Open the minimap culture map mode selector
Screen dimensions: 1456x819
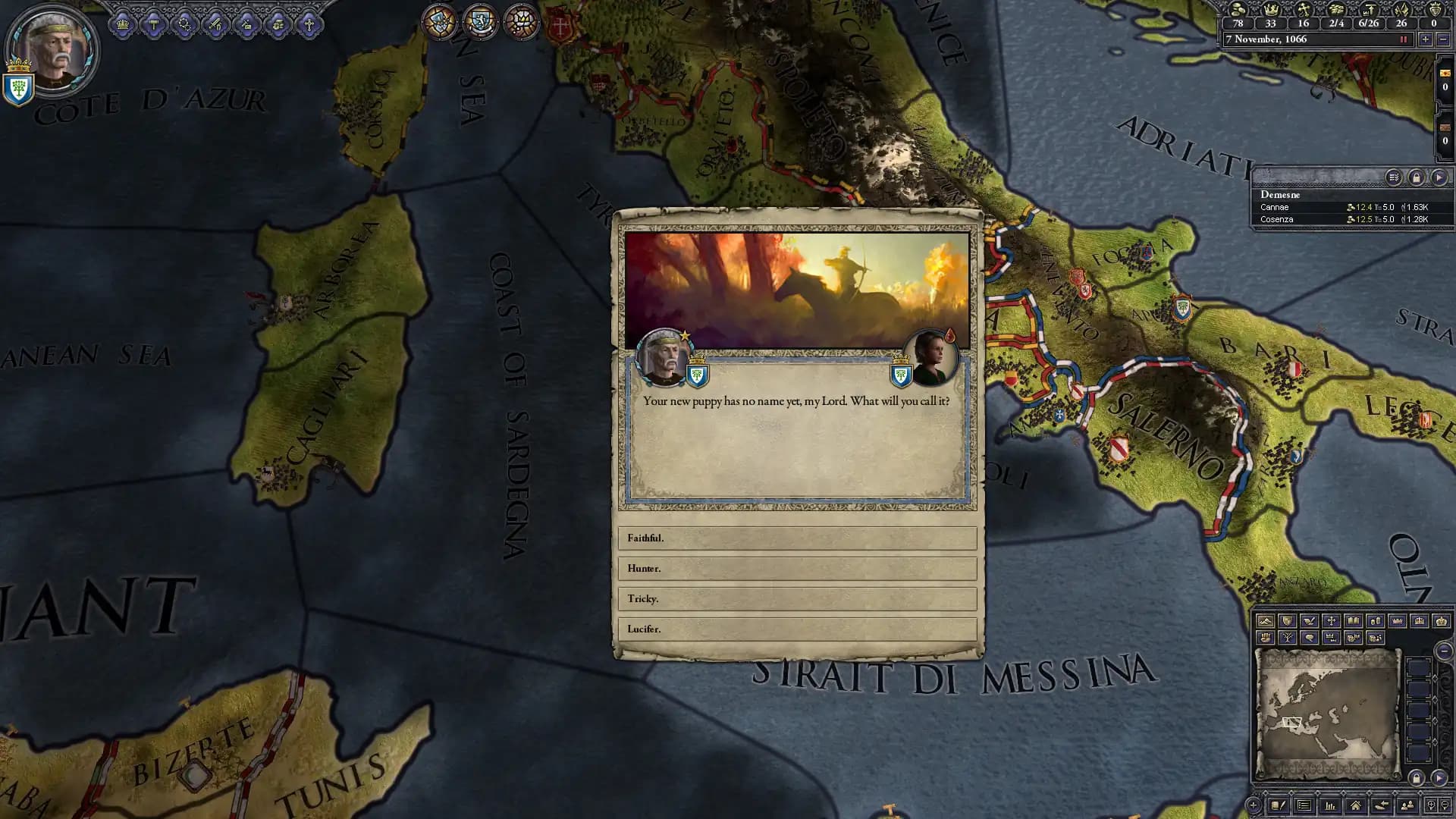point(1353,622)
